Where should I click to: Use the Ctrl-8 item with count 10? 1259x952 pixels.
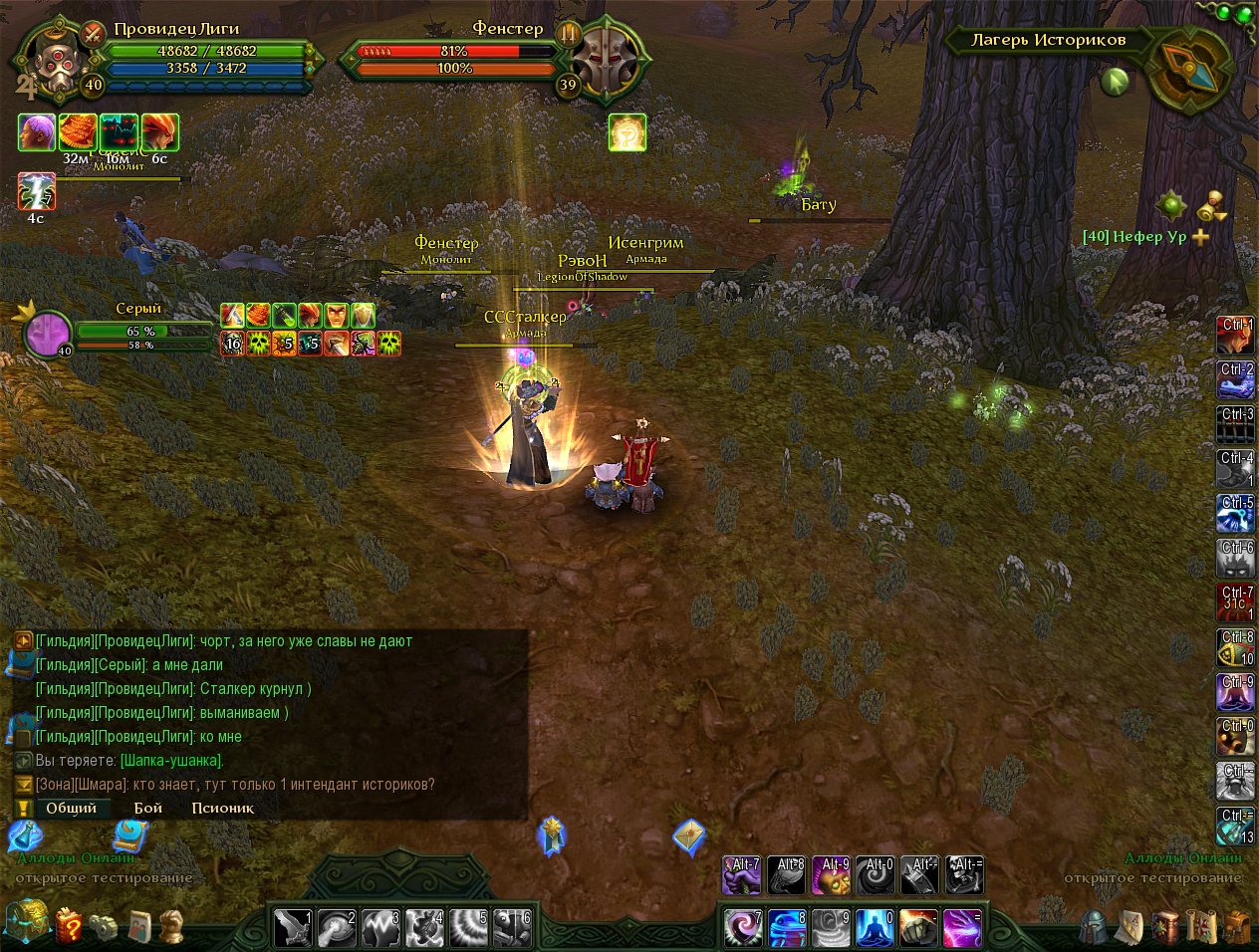pyautogui.click(x=1236, y=648)
